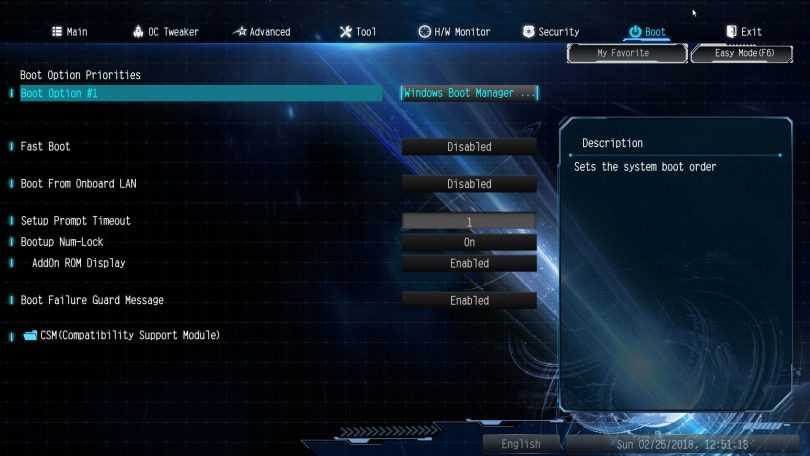Screen dimensions: 810x456
Task: Open the H/W Monitor tab
Action: 454,32
